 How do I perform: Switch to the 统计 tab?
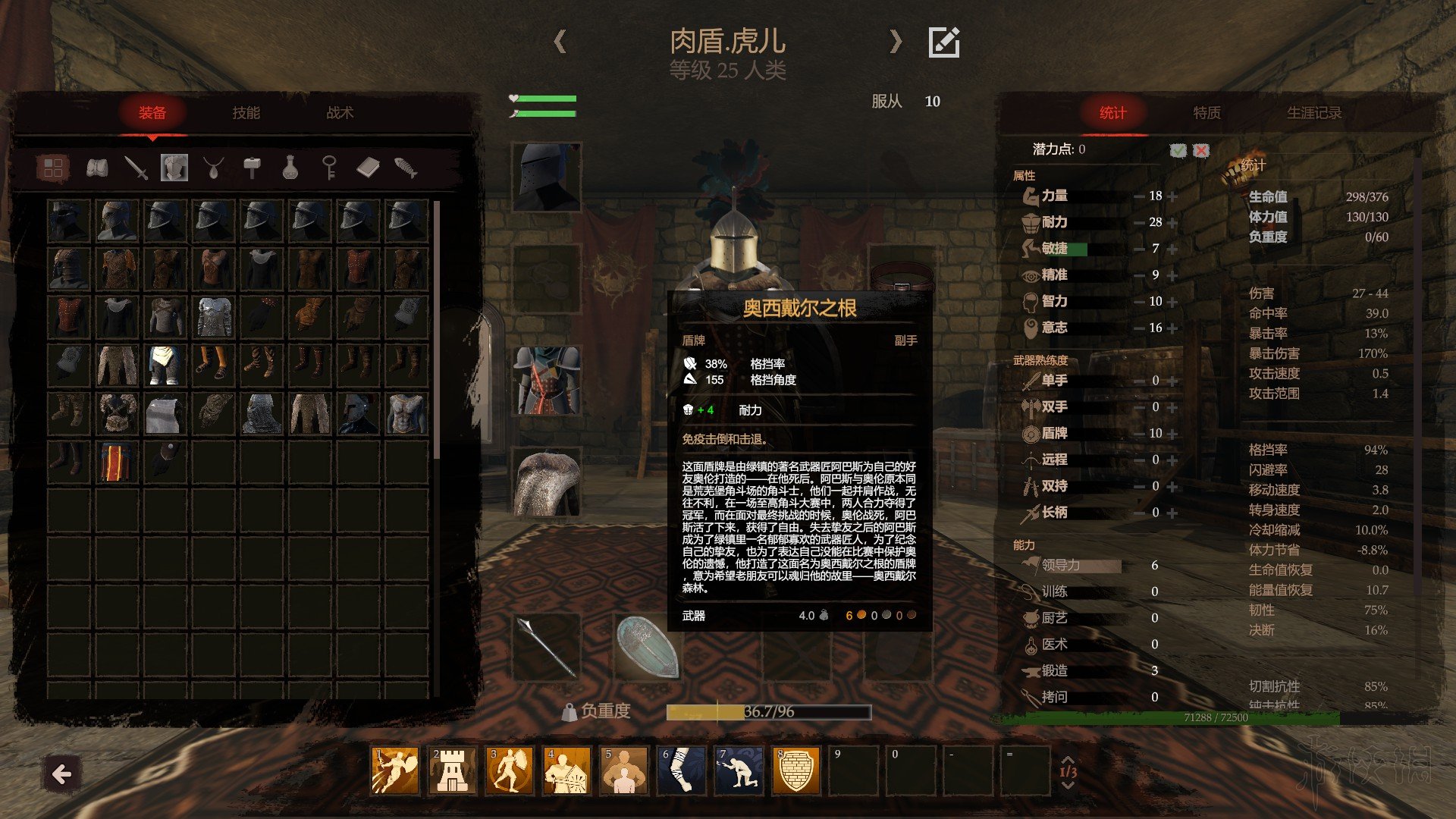1112,113
